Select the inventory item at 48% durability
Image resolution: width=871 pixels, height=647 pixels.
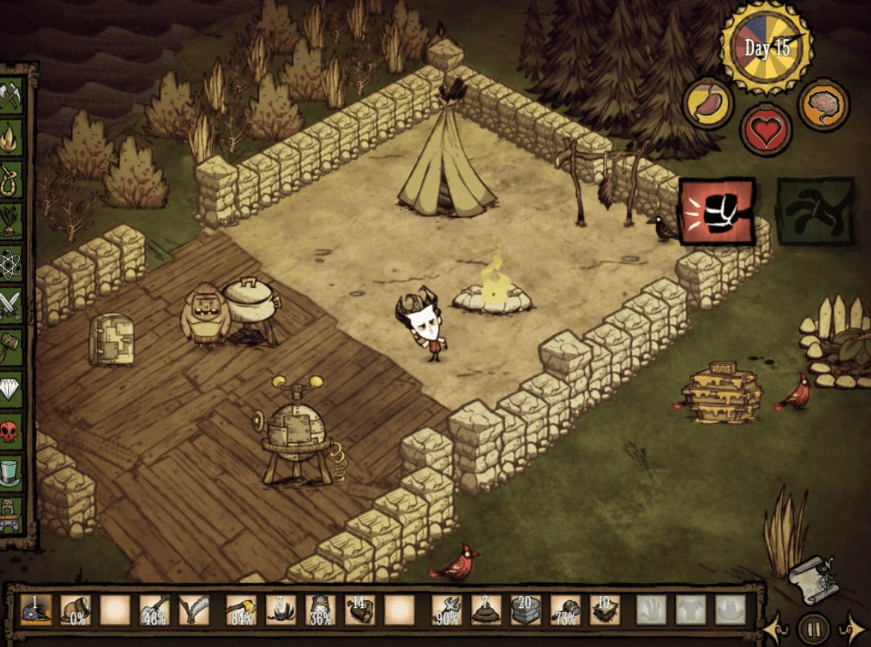(153, 610)
